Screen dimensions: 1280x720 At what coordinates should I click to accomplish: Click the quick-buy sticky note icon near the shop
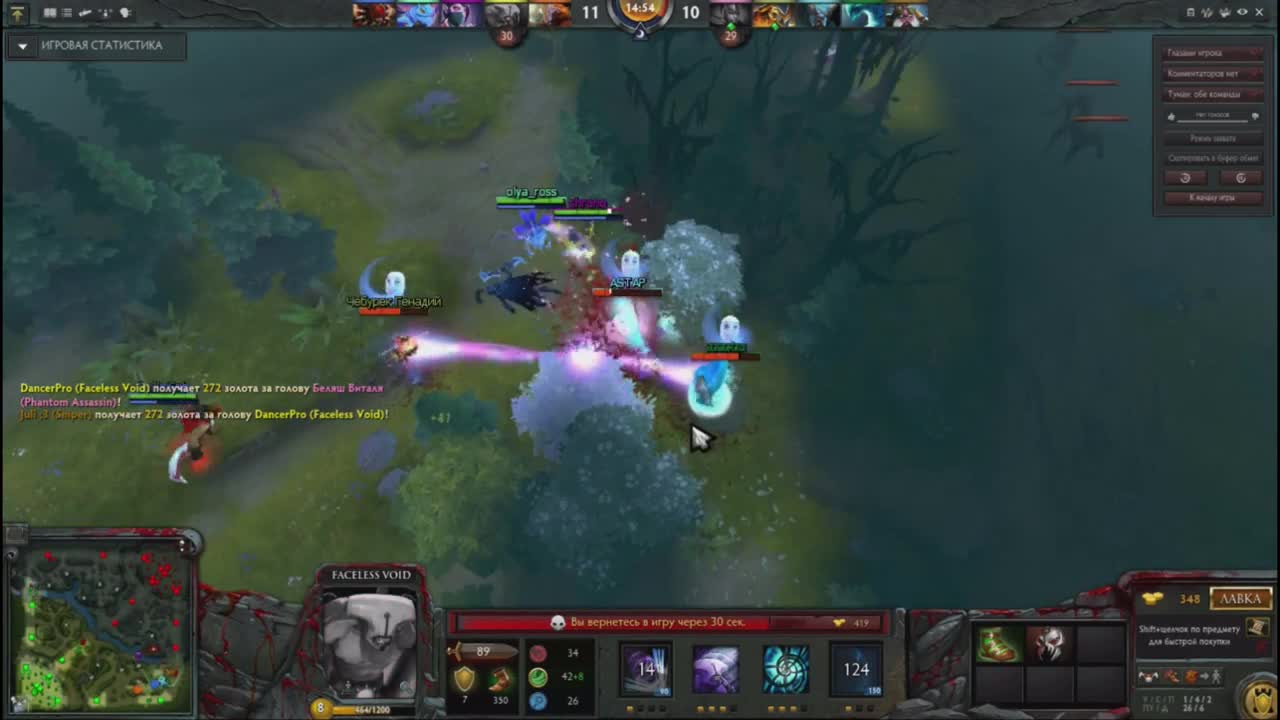(x=1258, y=630)
